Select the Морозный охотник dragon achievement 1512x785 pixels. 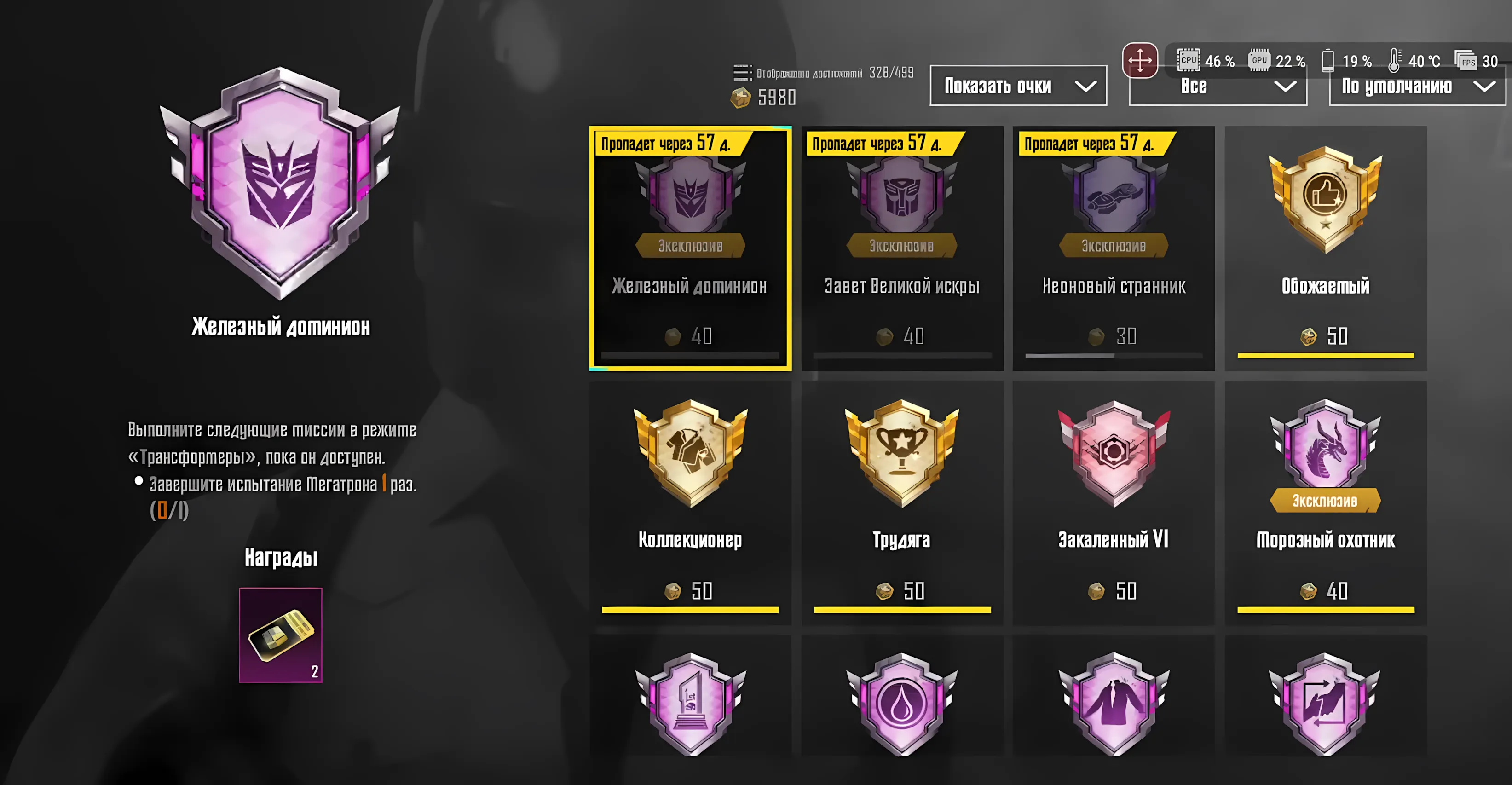click(1325, 502)
